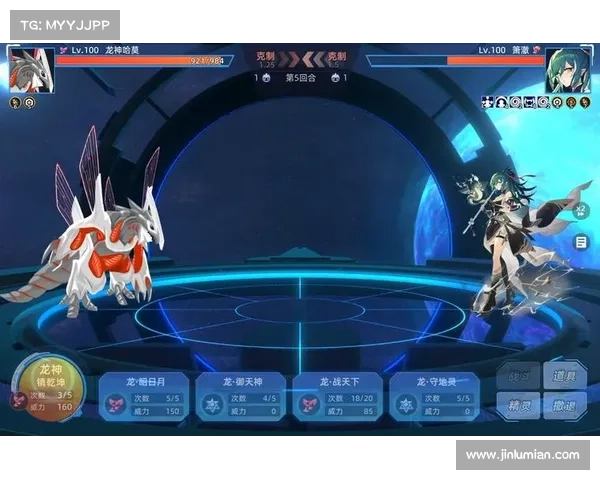Select the 龙·御天神 skill

pyautogui.click(x=241, y=396)
